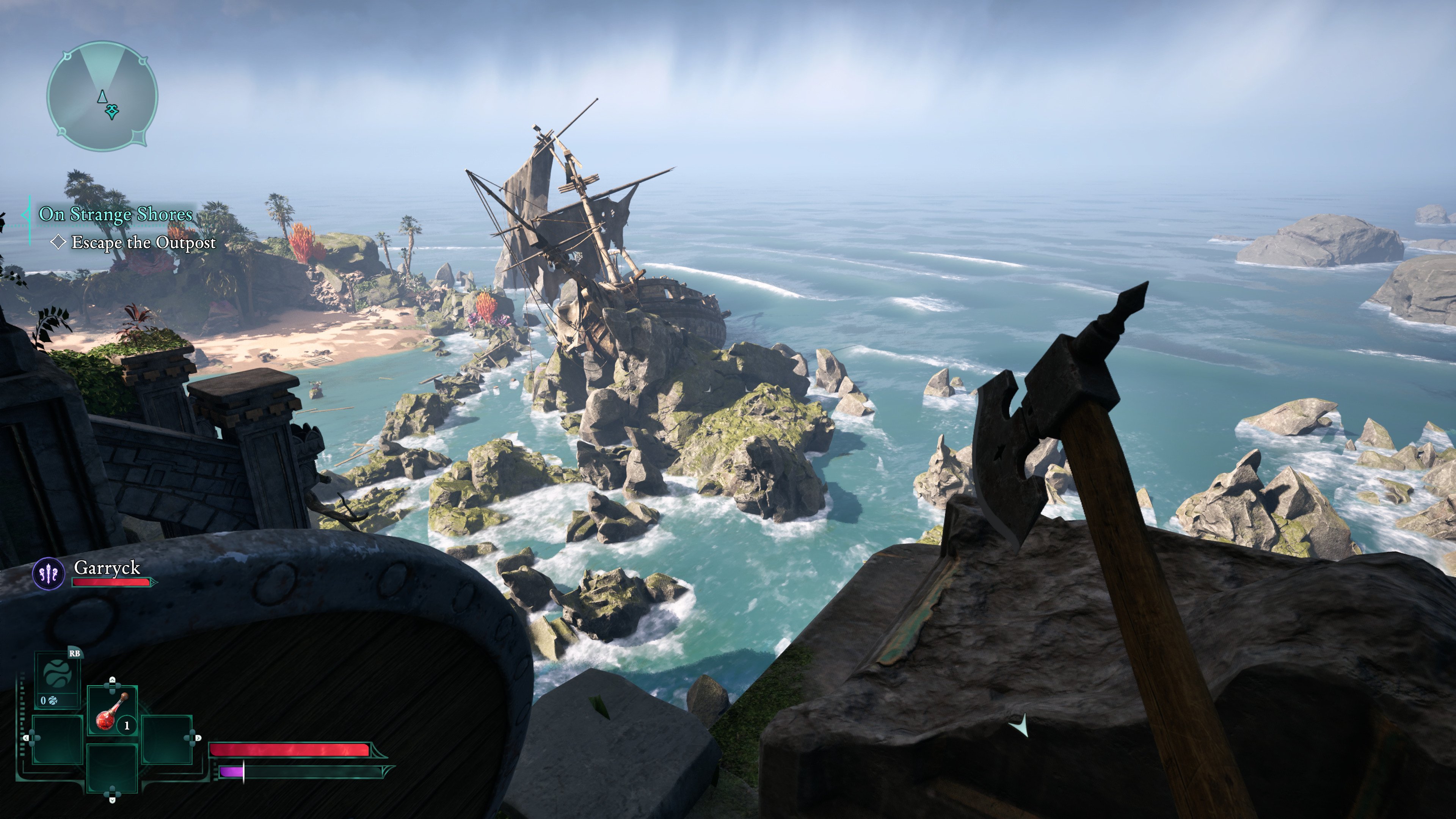Open the On Strange Shores quest tracker

pos(115,214)
